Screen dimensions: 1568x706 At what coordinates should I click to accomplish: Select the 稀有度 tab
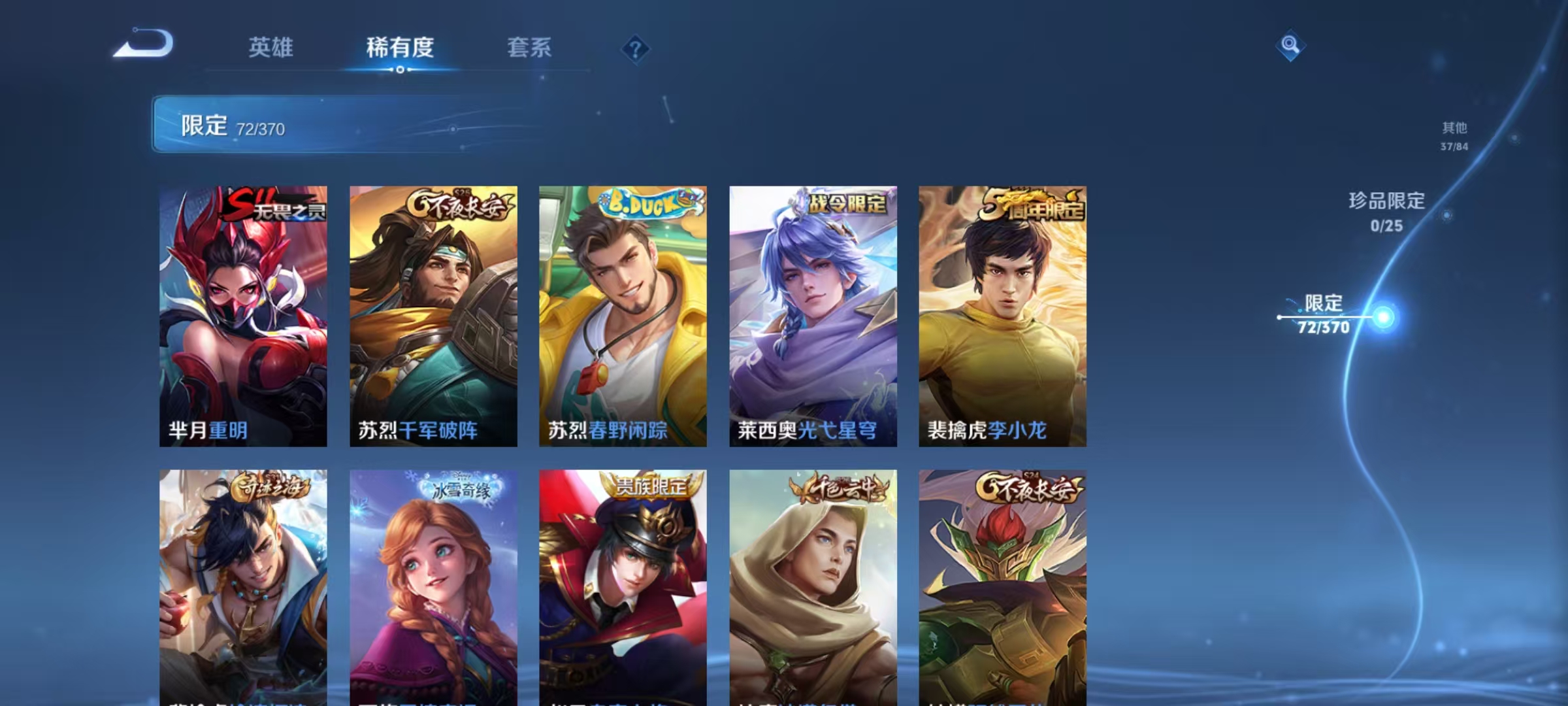(400, 47)
